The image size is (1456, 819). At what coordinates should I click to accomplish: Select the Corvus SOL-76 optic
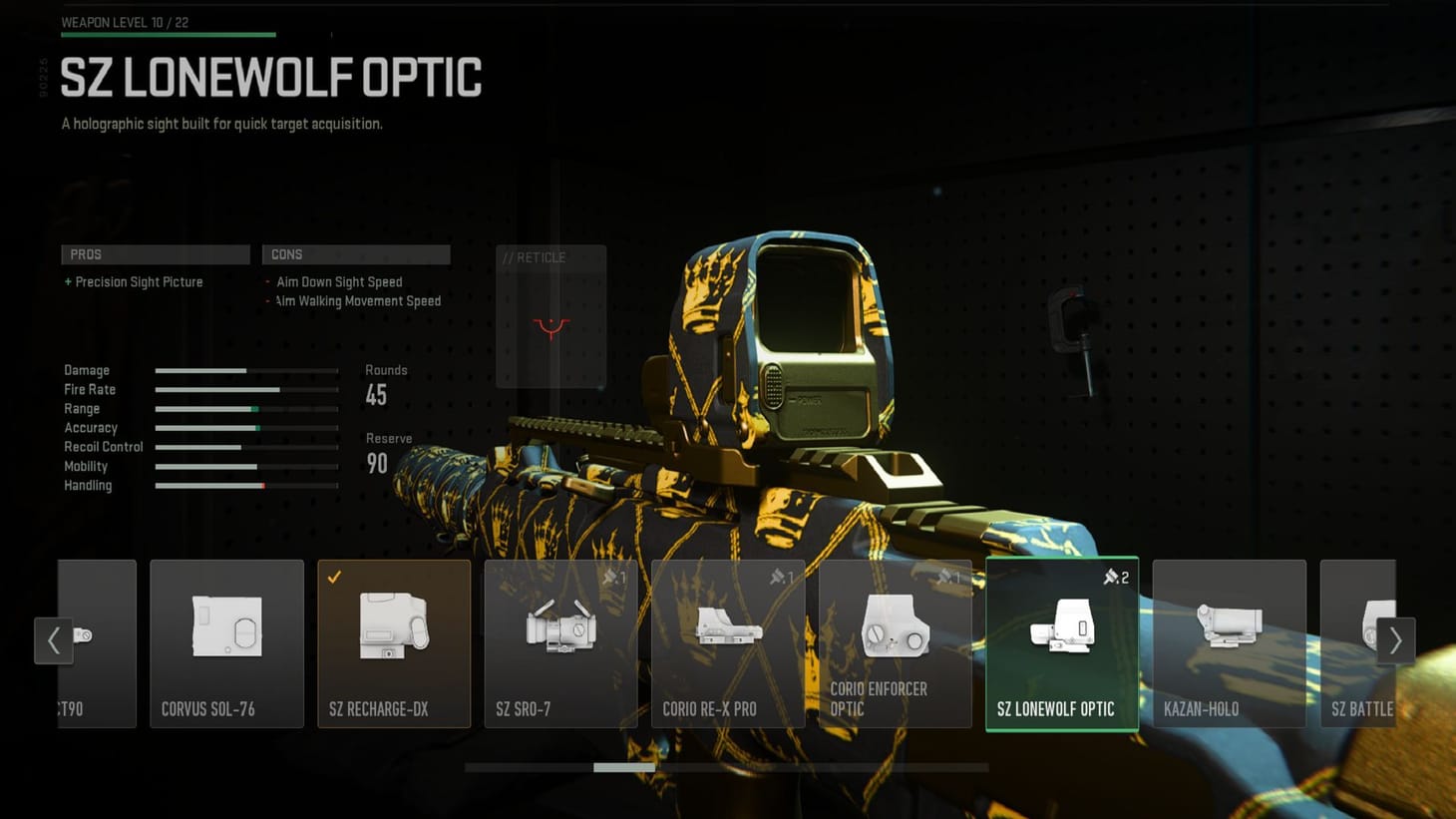point(226,643)
